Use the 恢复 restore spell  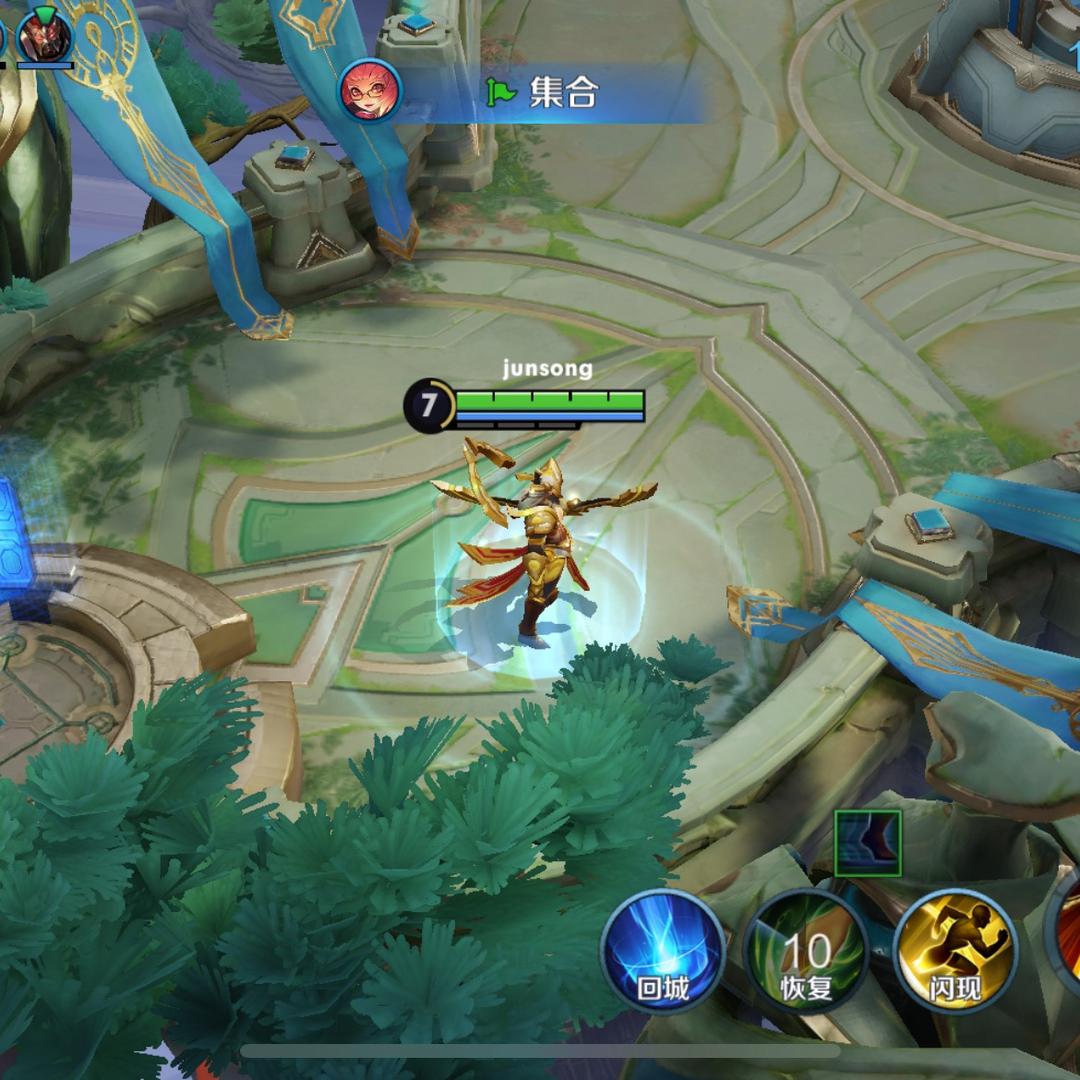click(806, 951)
